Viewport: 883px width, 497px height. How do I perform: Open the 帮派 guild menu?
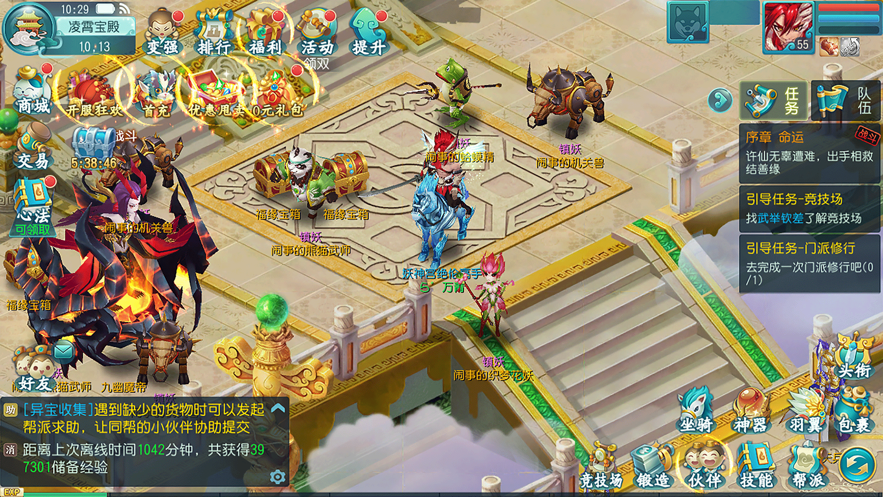(806, 467)
